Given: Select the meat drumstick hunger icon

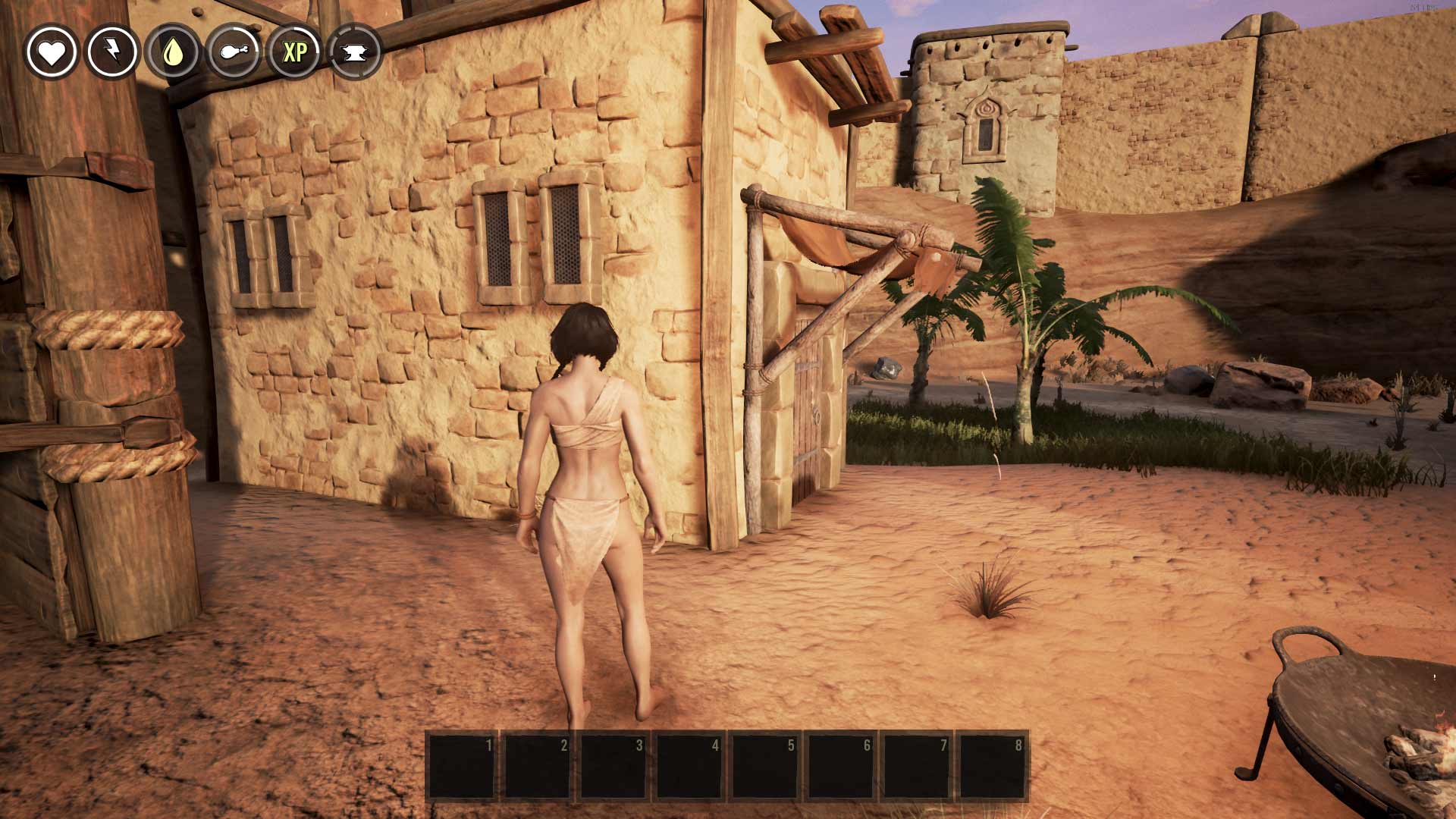Looking at the screenshot, I should (x=234, y=52).
